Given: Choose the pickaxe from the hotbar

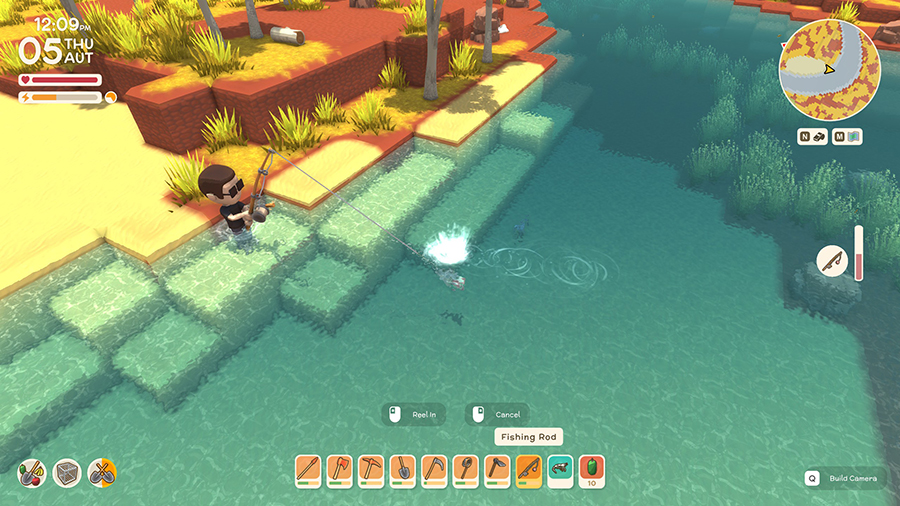Looking at the screenshot, I should coord(371,470).
